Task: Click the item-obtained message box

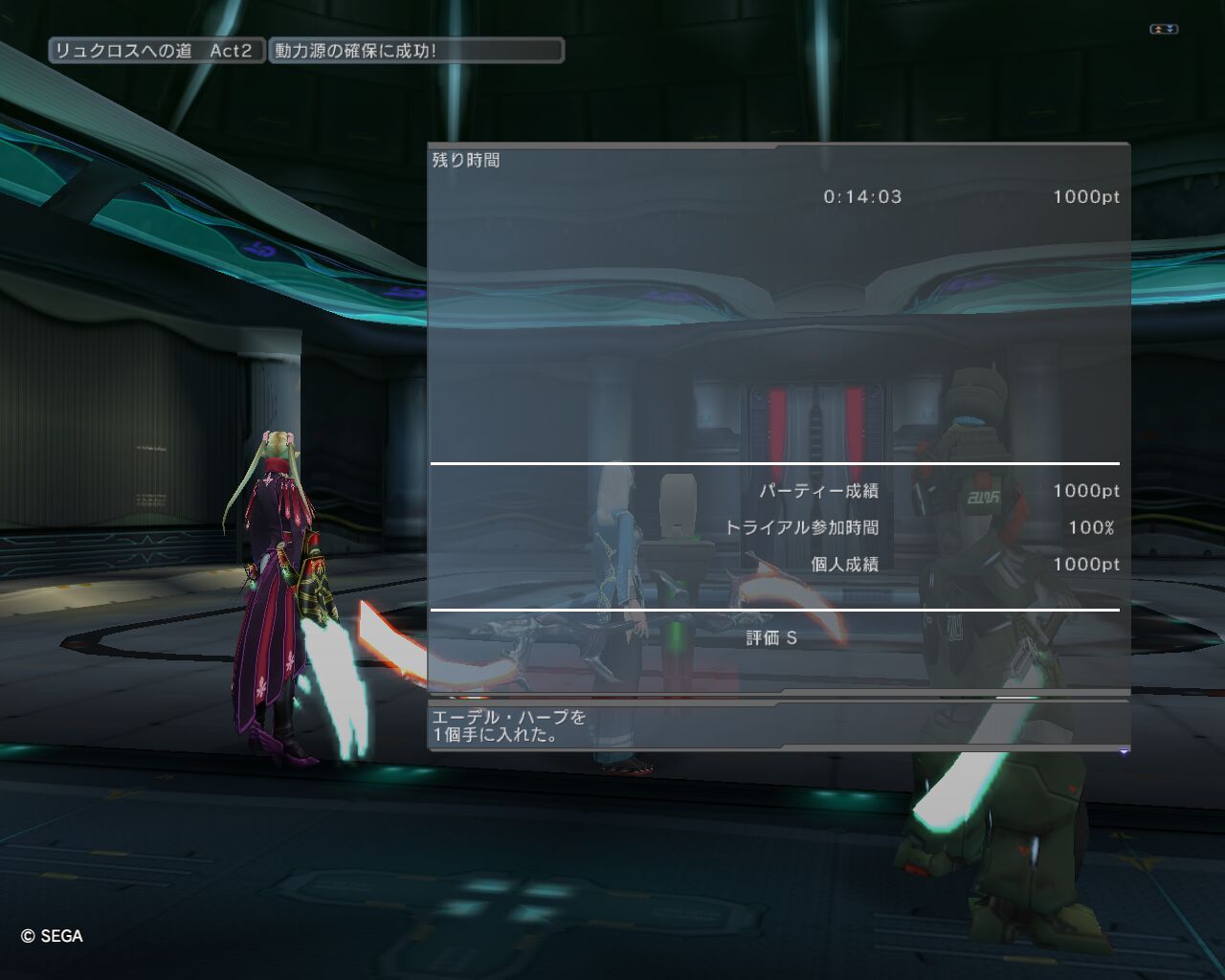Action: point(777,726)
